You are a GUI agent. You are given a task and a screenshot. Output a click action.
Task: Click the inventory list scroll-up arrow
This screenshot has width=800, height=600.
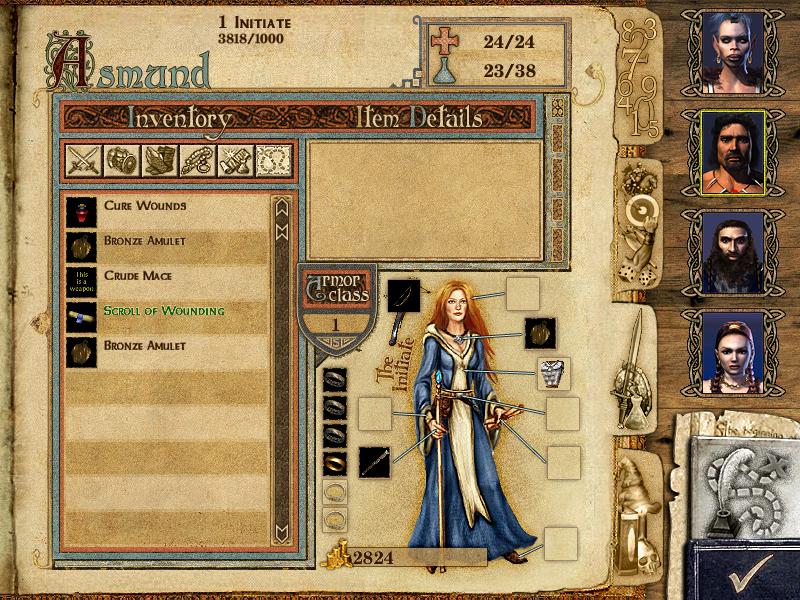(281, 209)
